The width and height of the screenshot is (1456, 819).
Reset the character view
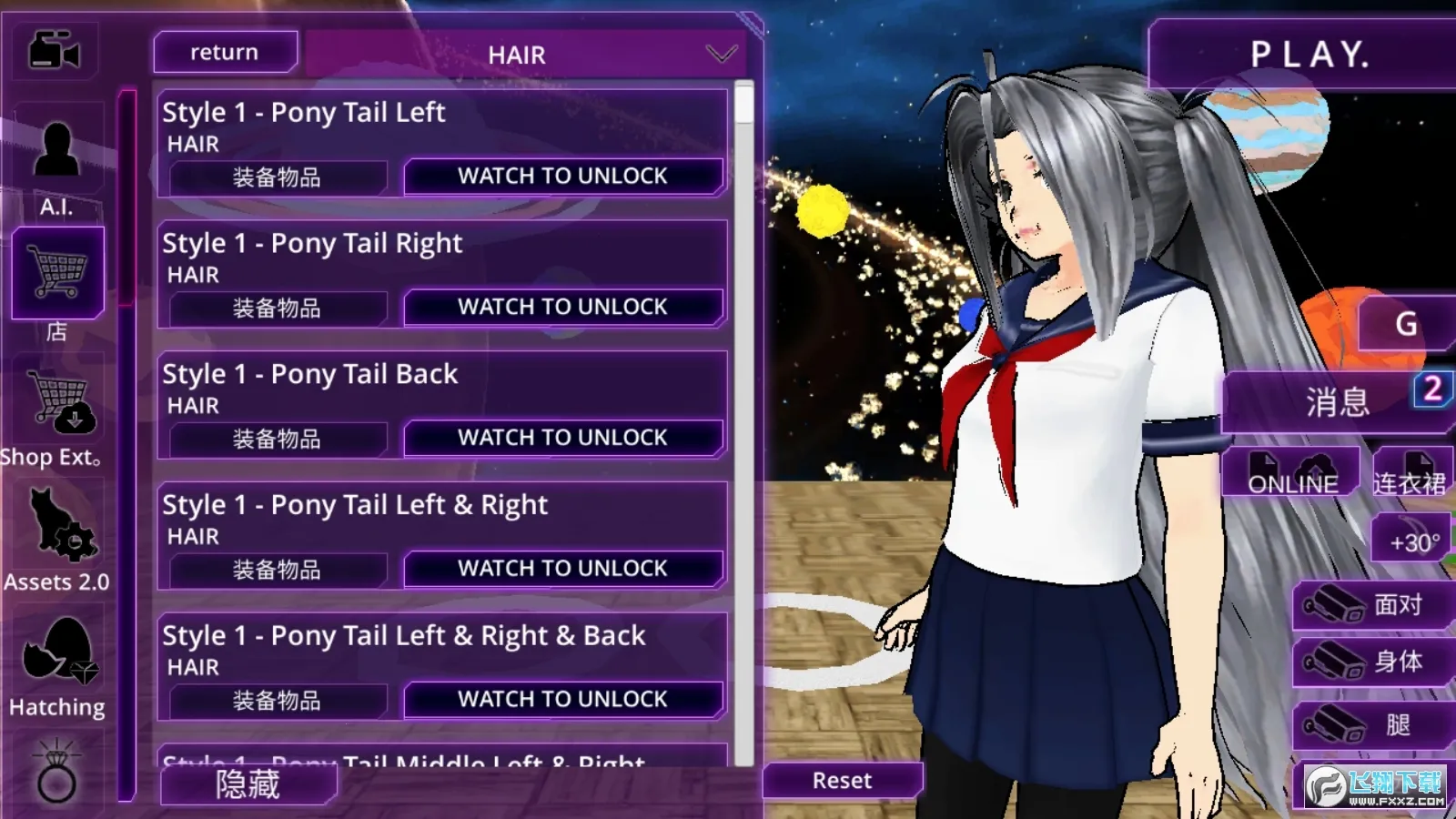click(842, 781)
